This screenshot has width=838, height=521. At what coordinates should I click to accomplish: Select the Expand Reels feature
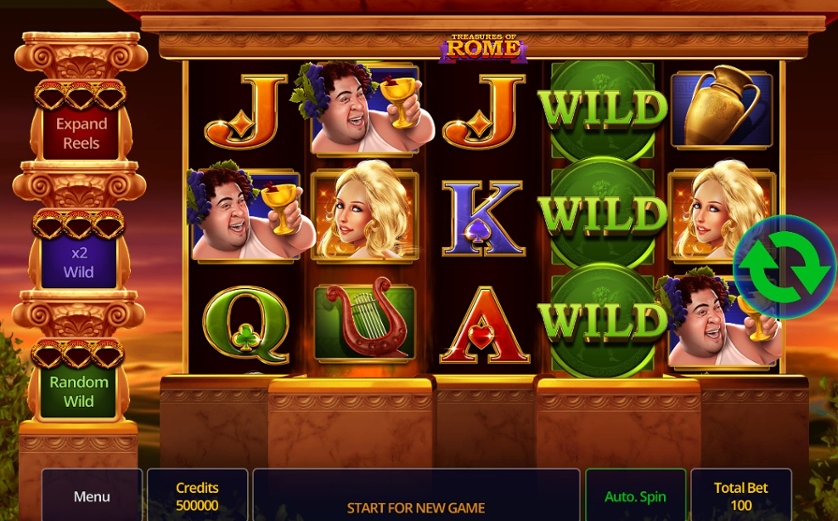pos(81,133)
